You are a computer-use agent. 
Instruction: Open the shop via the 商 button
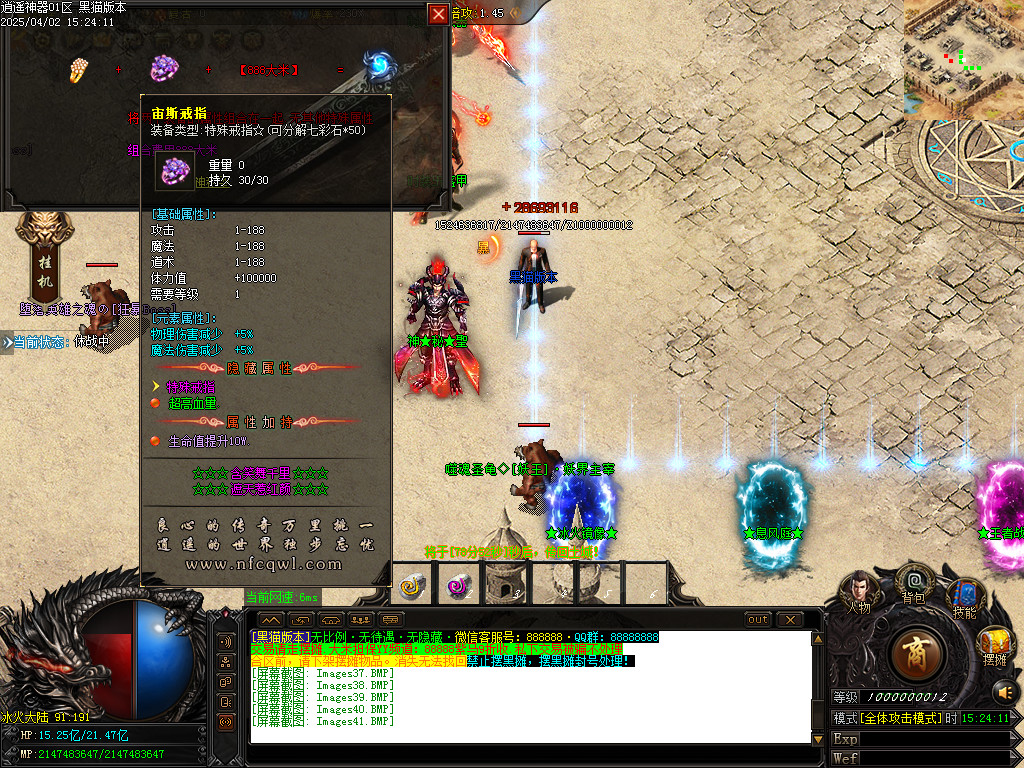point(915,653)
